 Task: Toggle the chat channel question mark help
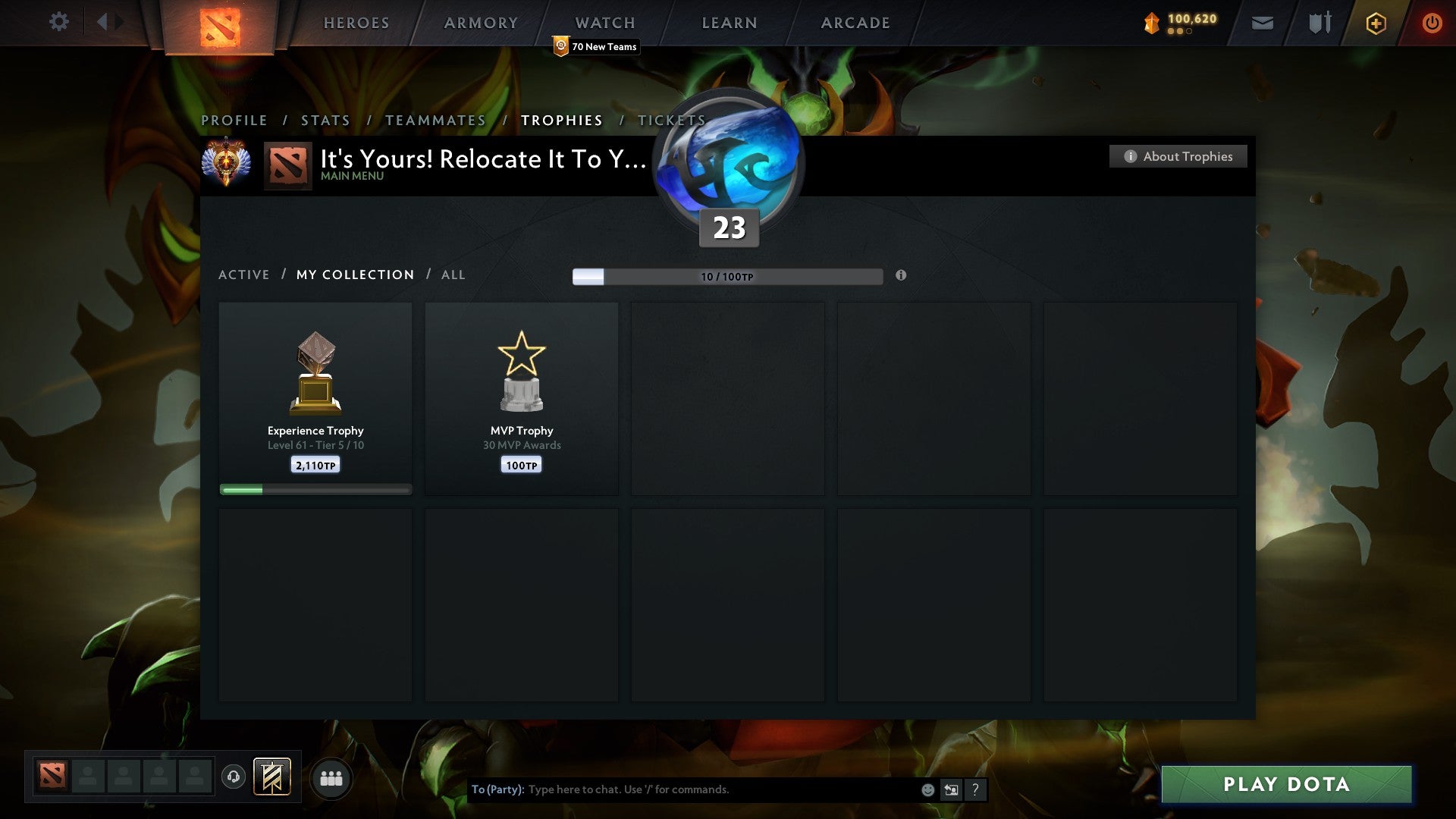click(x=975, y=789)
